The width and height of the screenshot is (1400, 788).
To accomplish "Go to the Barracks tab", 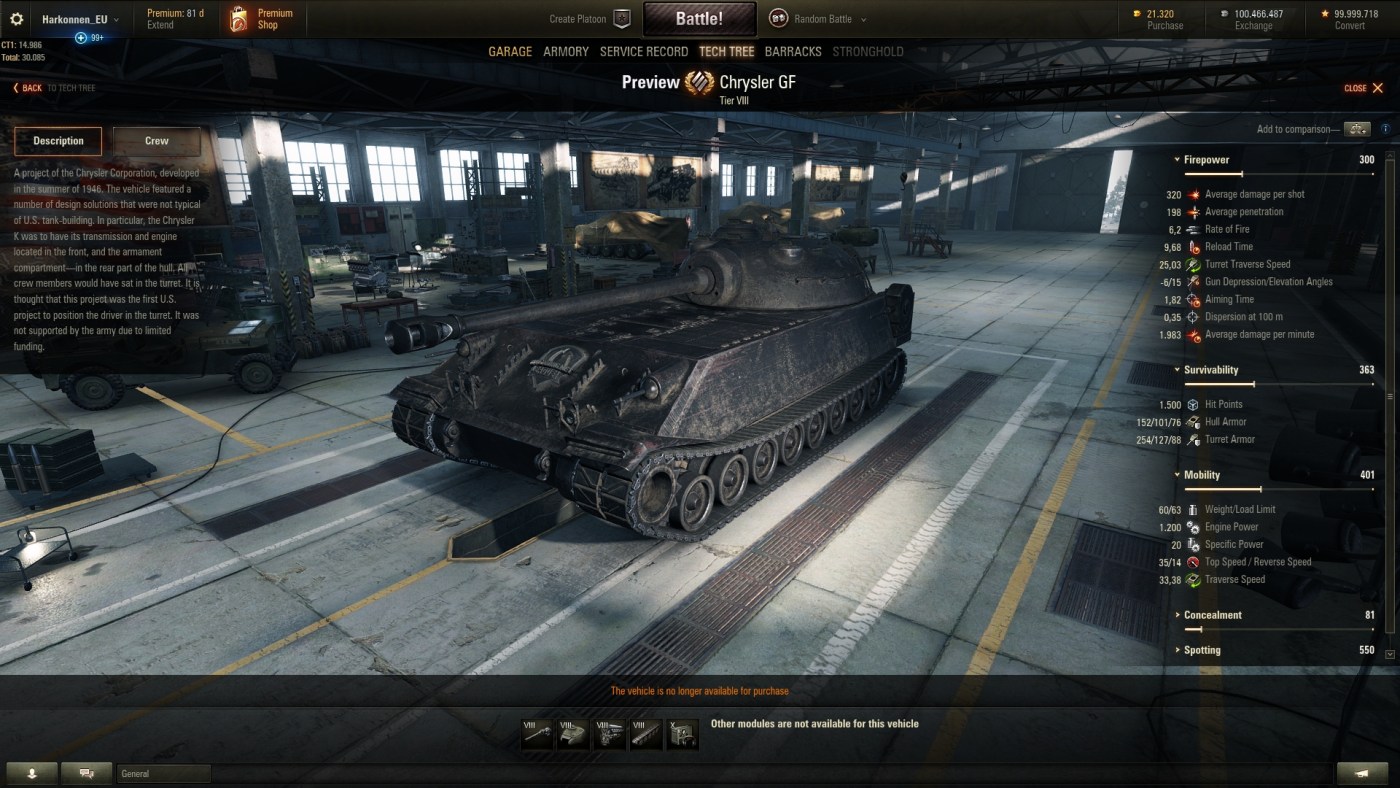I will (x=793, y=52).
